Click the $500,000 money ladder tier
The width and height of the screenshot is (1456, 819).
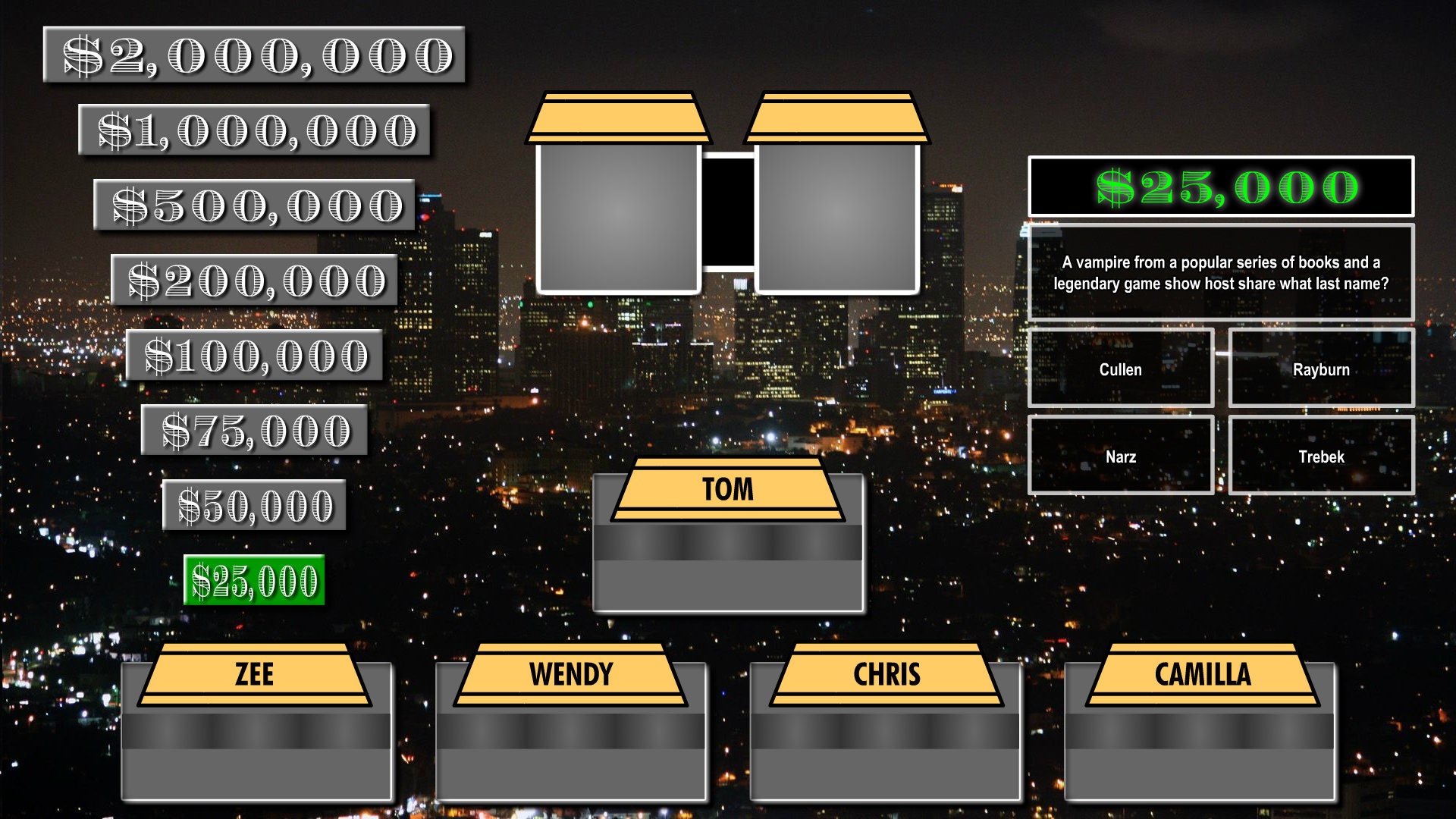click(x=254, y=203)
